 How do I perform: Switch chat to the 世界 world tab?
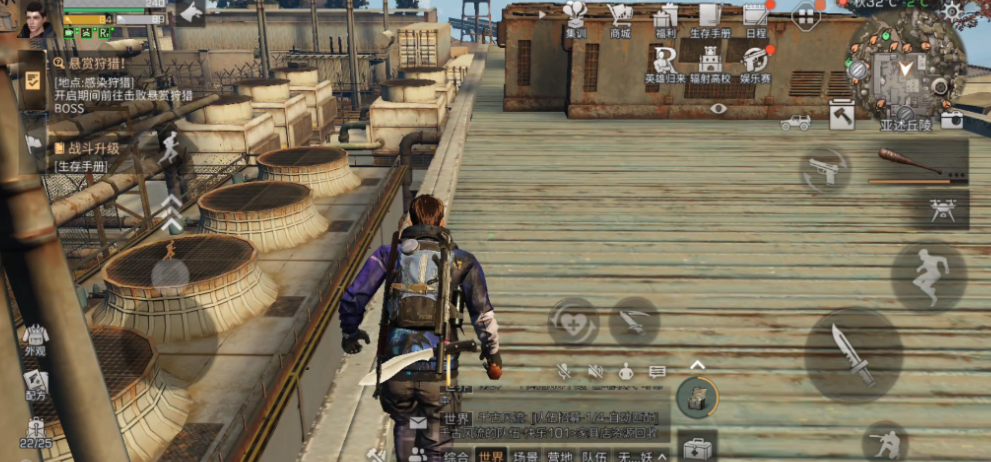tap(490, 456)
